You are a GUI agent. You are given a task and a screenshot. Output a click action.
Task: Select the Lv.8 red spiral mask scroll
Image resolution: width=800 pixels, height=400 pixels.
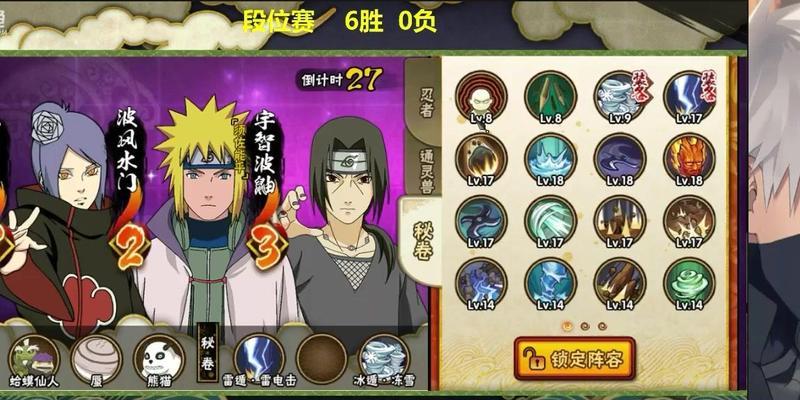[x=480, y=95]
